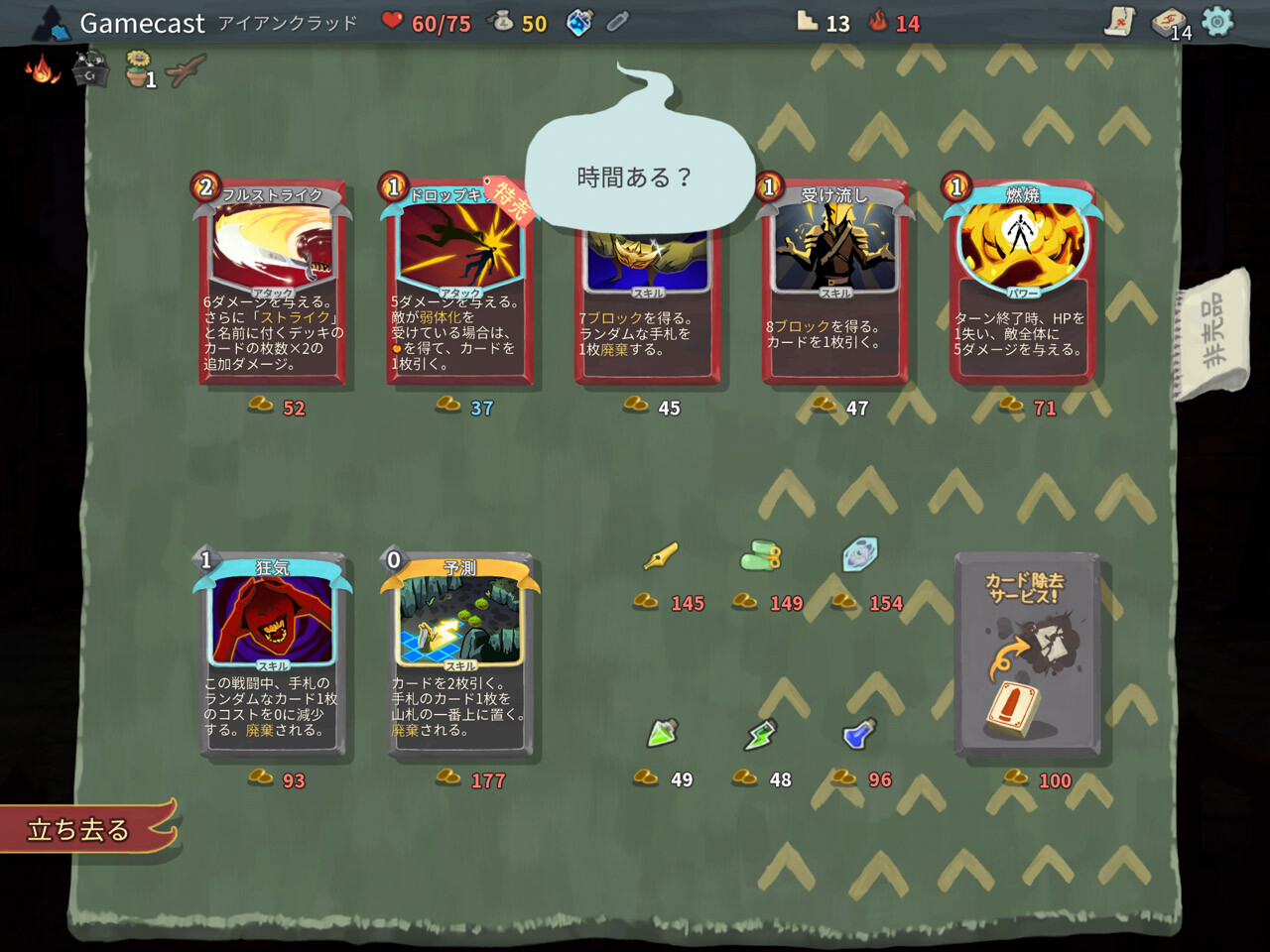Select the card removal service for 100 gold

(1026, 654)
